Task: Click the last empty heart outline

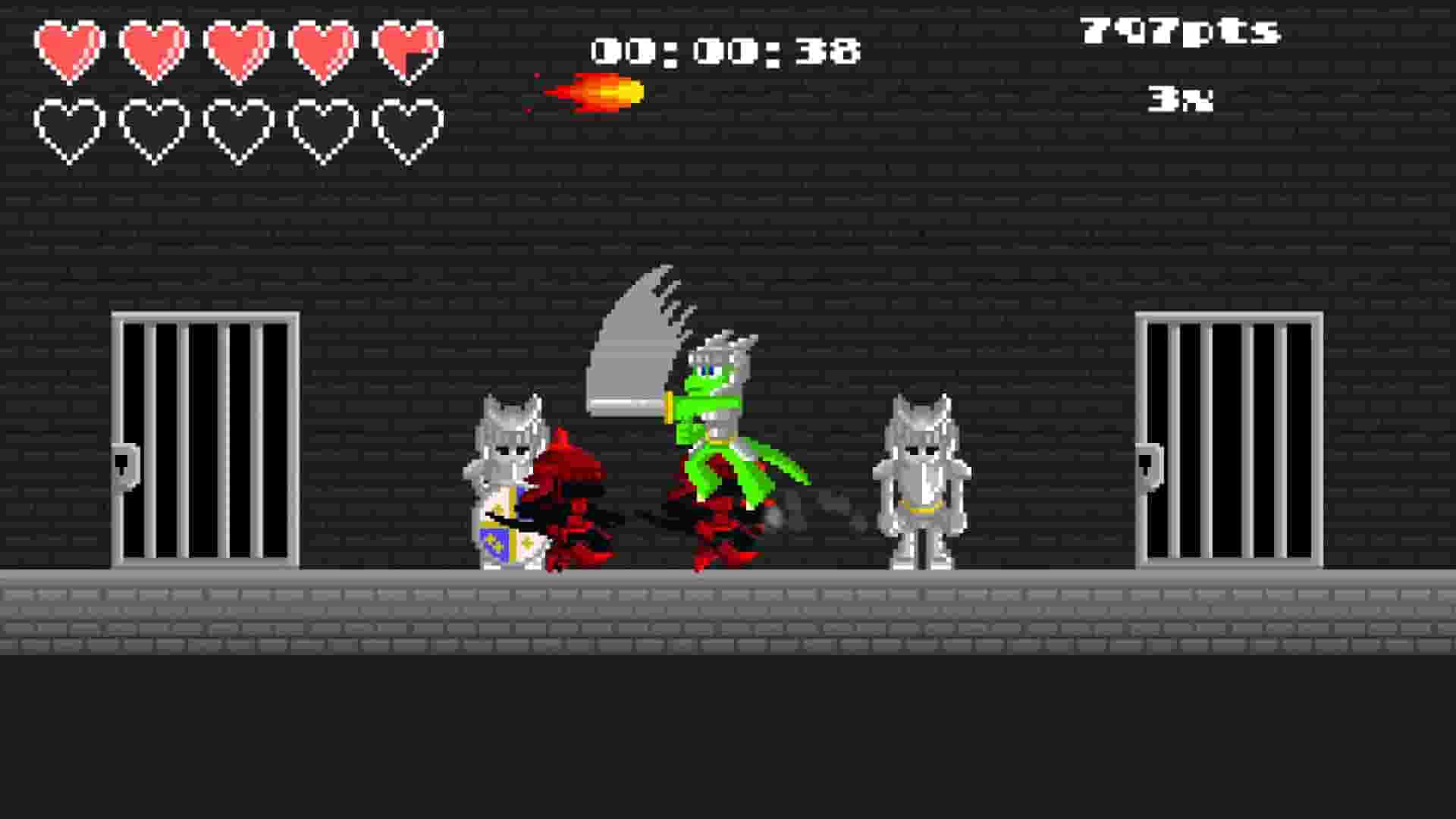Action: pyautogui.click(x=407, y=129)
